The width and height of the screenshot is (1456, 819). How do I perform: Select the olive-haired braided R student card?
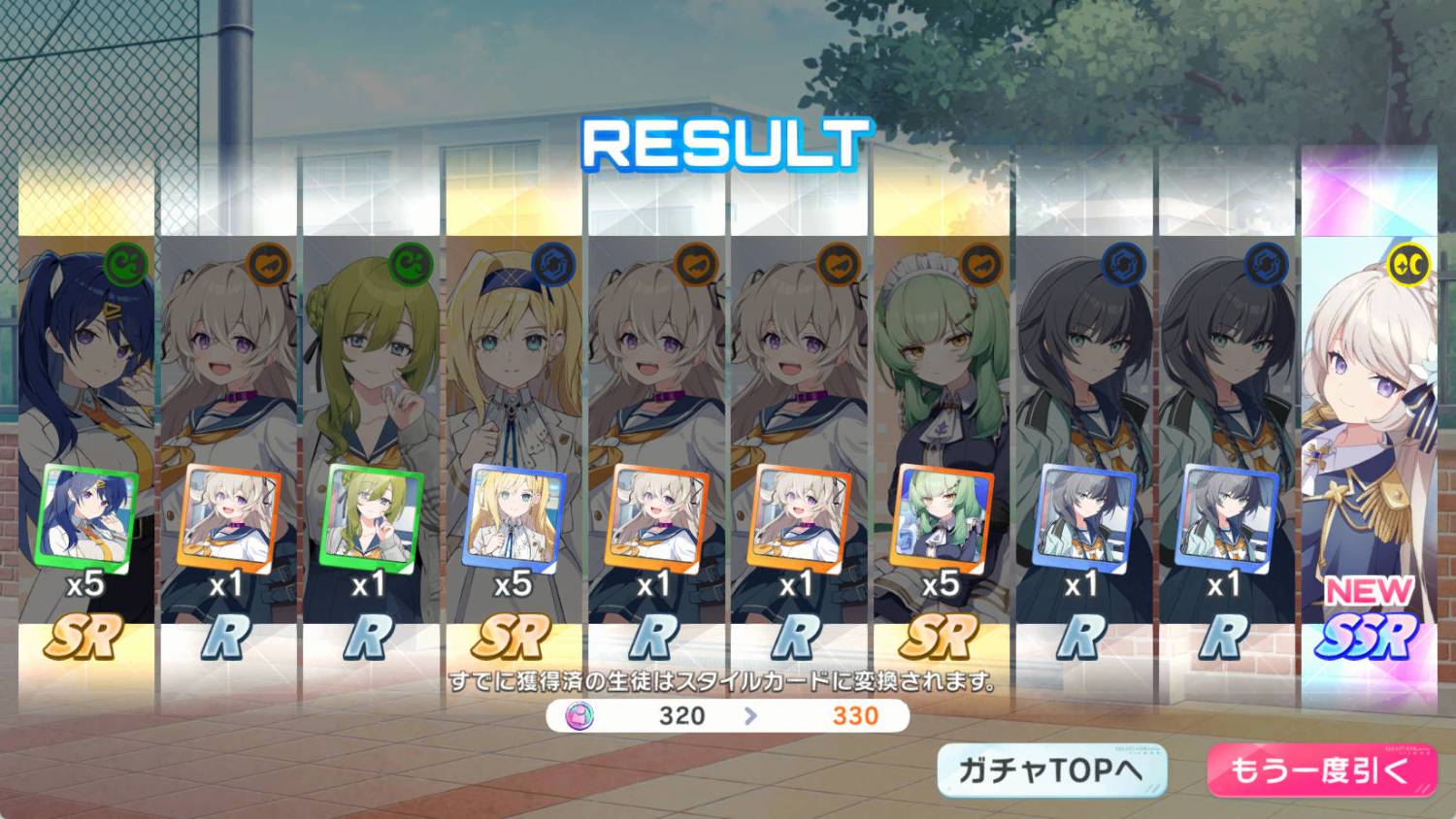click(370, 427)
